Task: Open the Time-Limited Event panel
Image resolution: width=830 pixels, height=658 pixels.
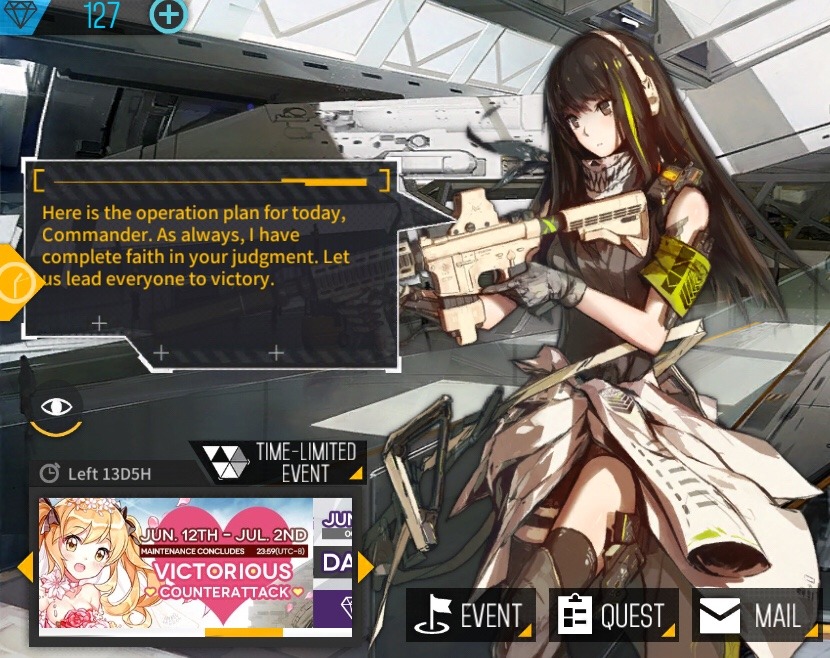Action: click(x=281, y=461)
